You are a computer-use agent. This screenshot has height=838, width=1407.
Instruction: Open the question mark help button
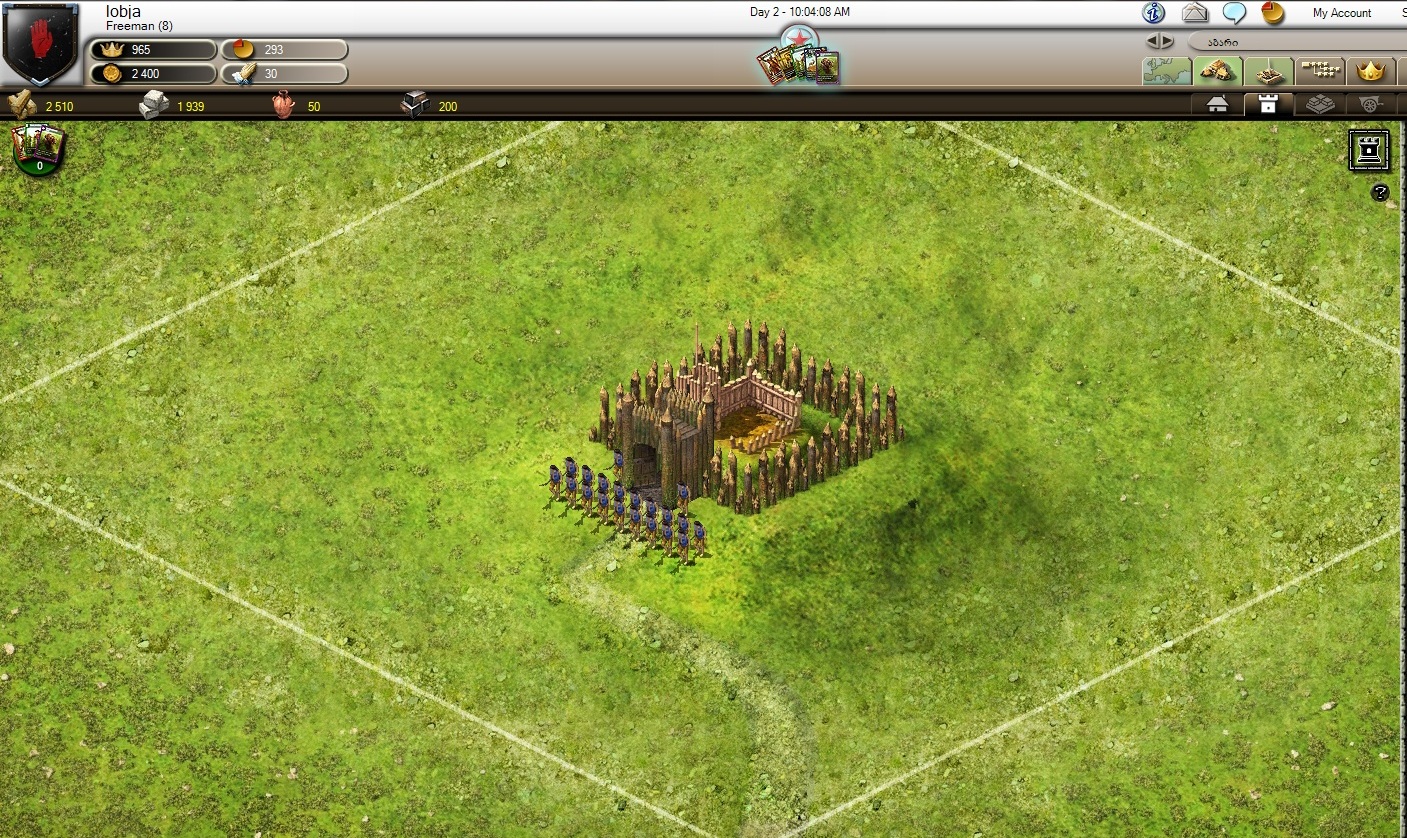(x=1380, y=193)
